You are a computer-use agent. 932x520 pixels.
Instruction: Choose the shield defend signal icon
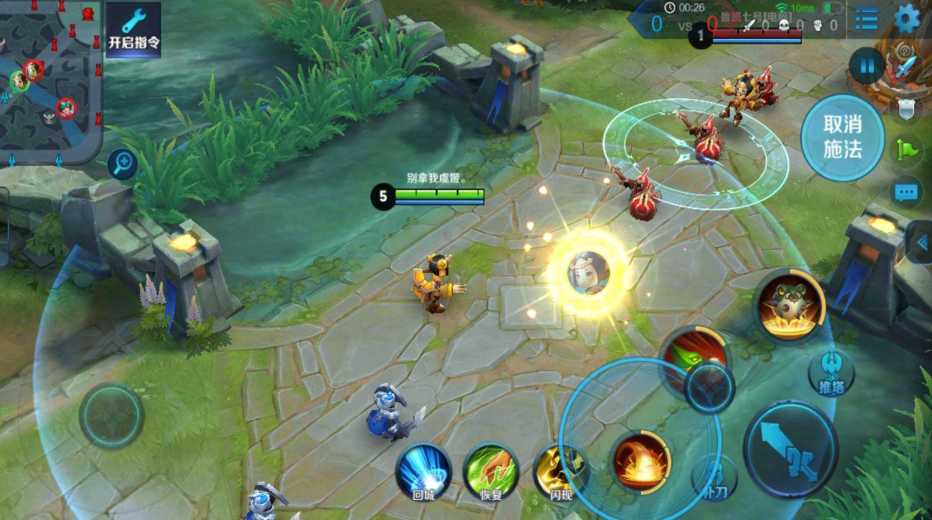(x=907, y=108)
